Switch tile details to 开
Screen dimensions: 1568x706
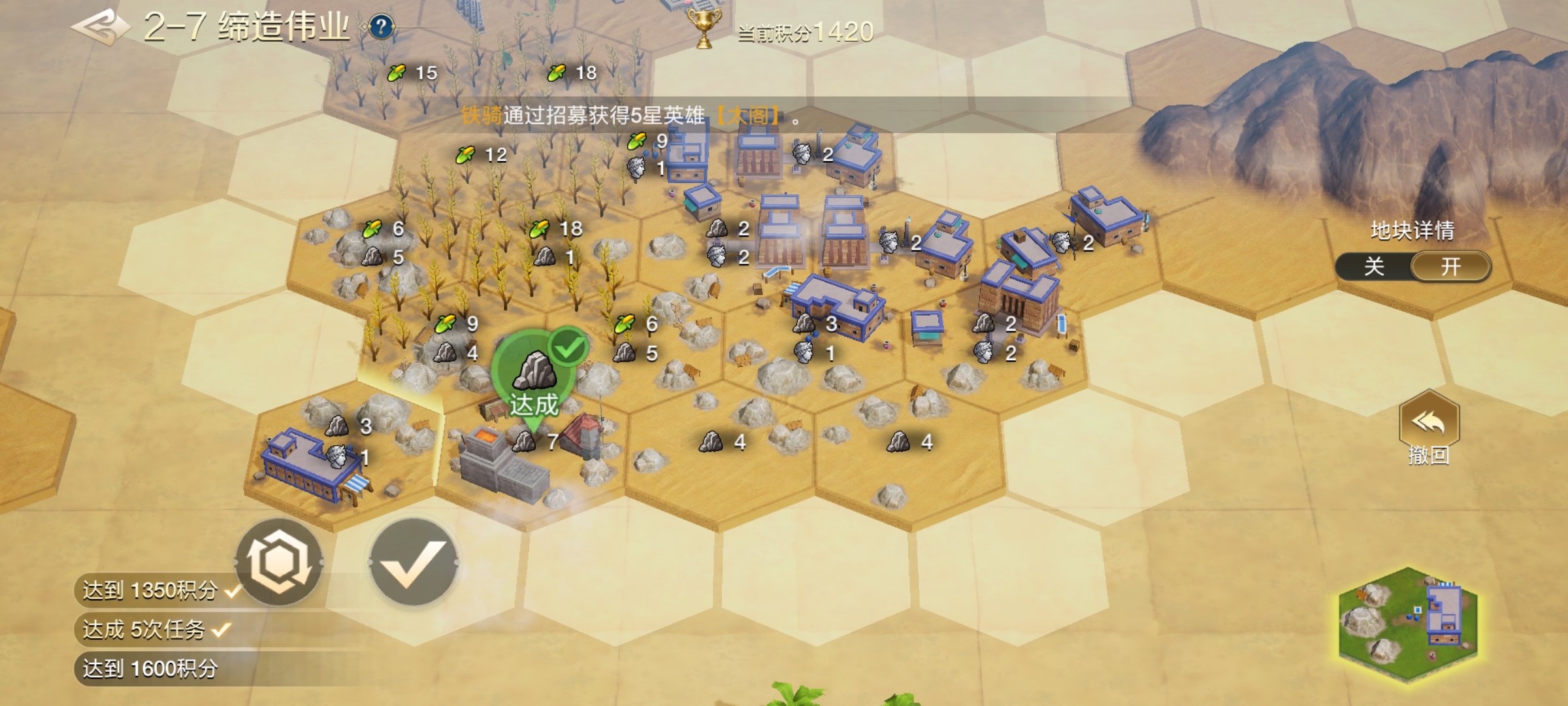tap(1451, 267)
